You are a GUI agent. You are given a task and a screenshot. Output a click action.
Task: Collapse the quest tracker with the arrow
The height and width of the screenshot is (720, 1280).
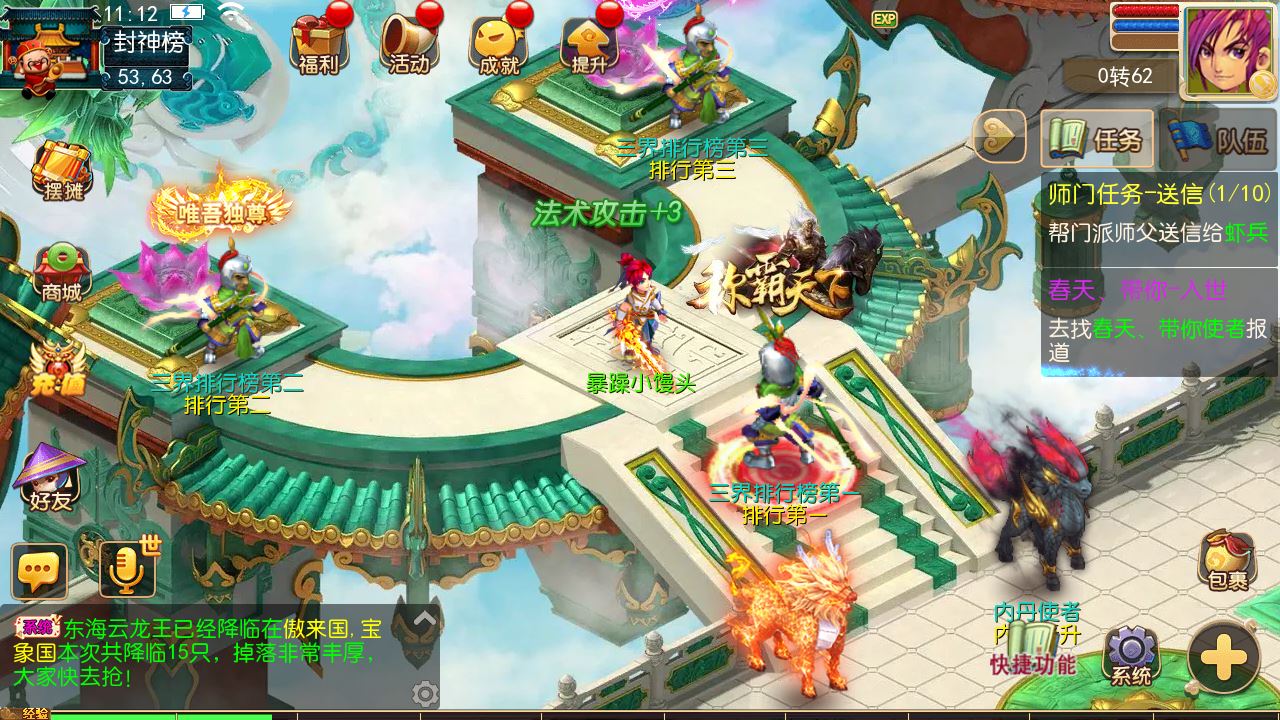999,138
